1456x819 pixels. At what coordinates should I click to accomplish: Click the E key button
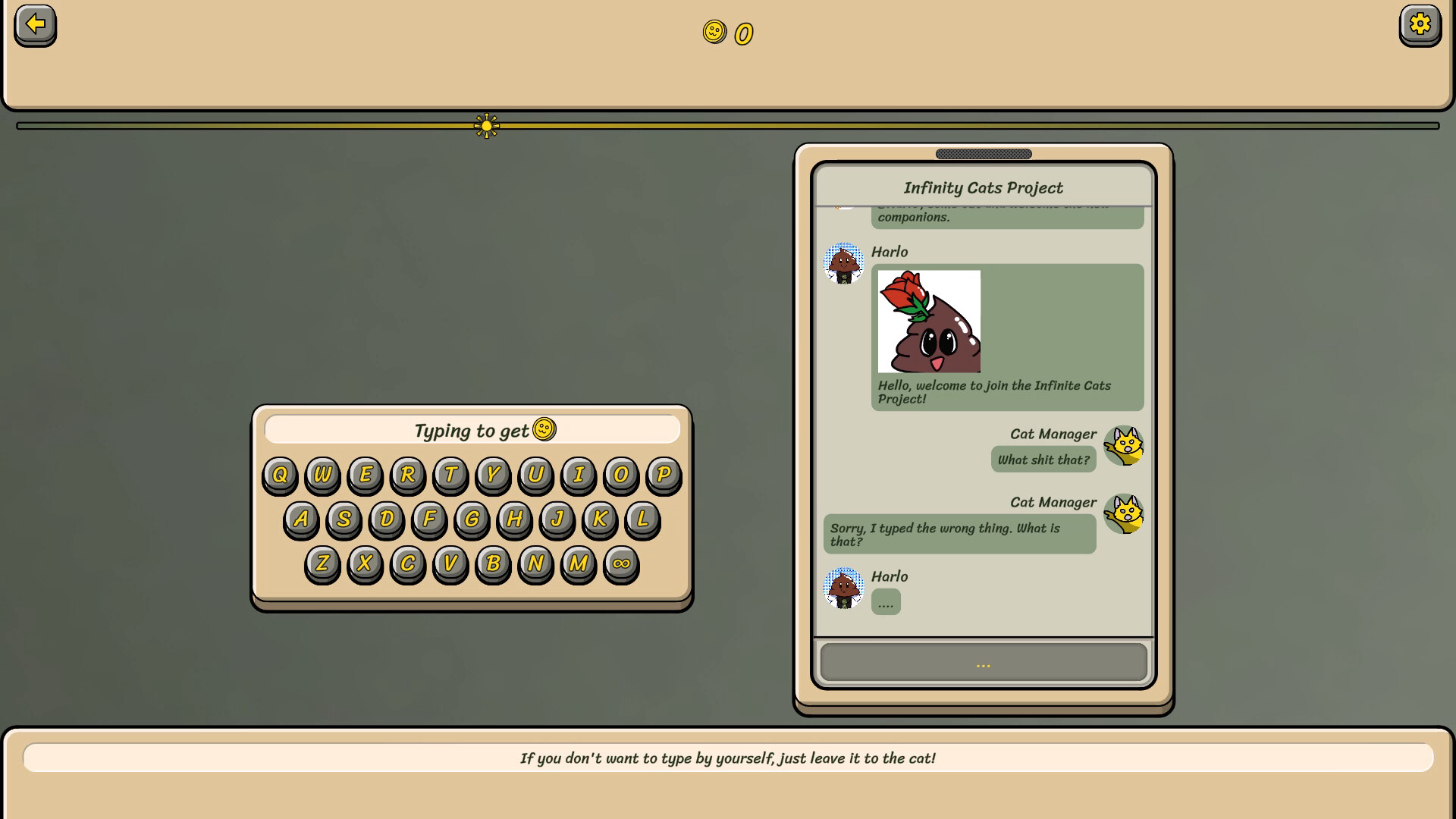(366, 475)
